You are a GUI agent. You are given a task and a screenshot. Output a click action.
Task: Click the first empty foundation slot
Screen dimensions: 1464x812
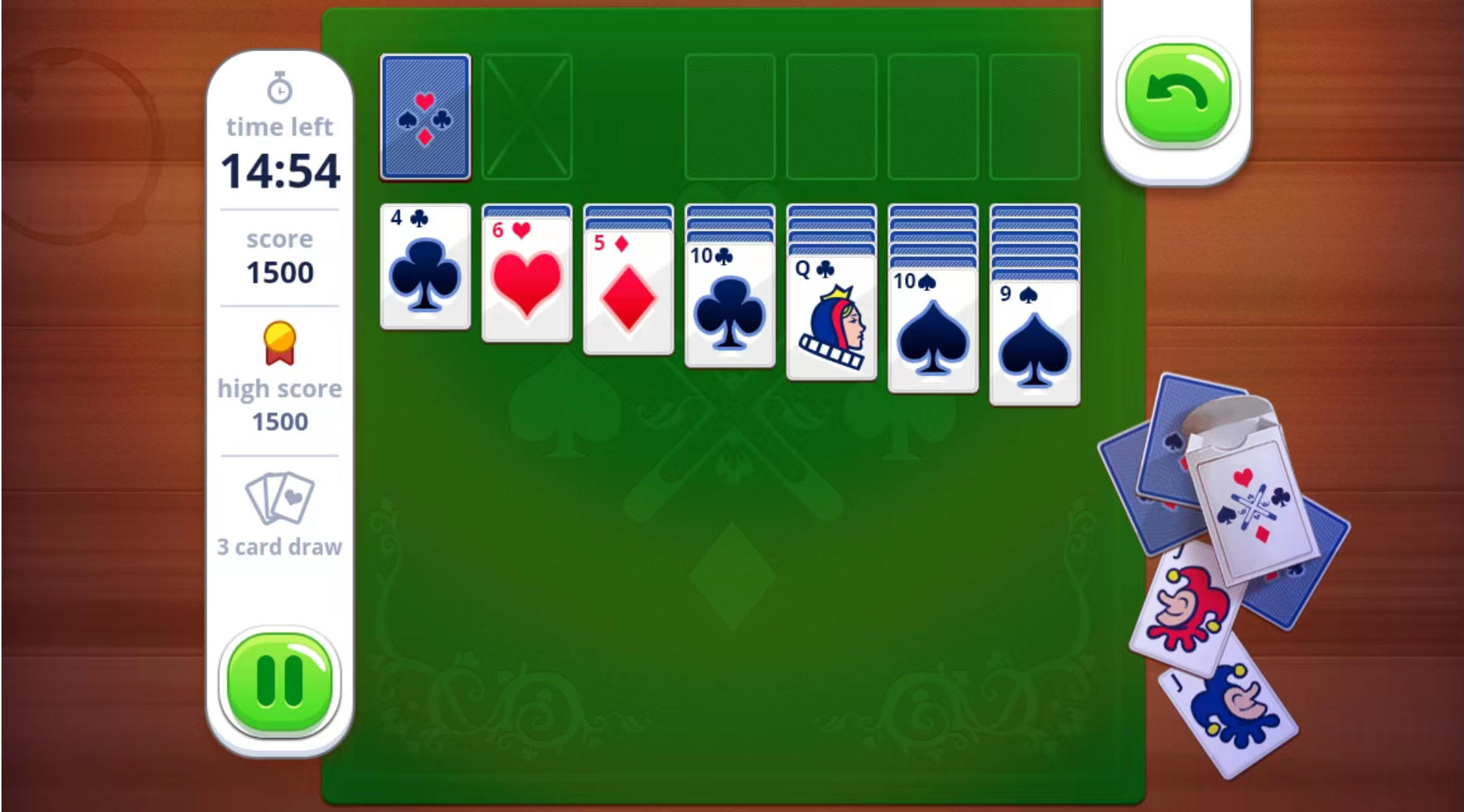(730, 117)
